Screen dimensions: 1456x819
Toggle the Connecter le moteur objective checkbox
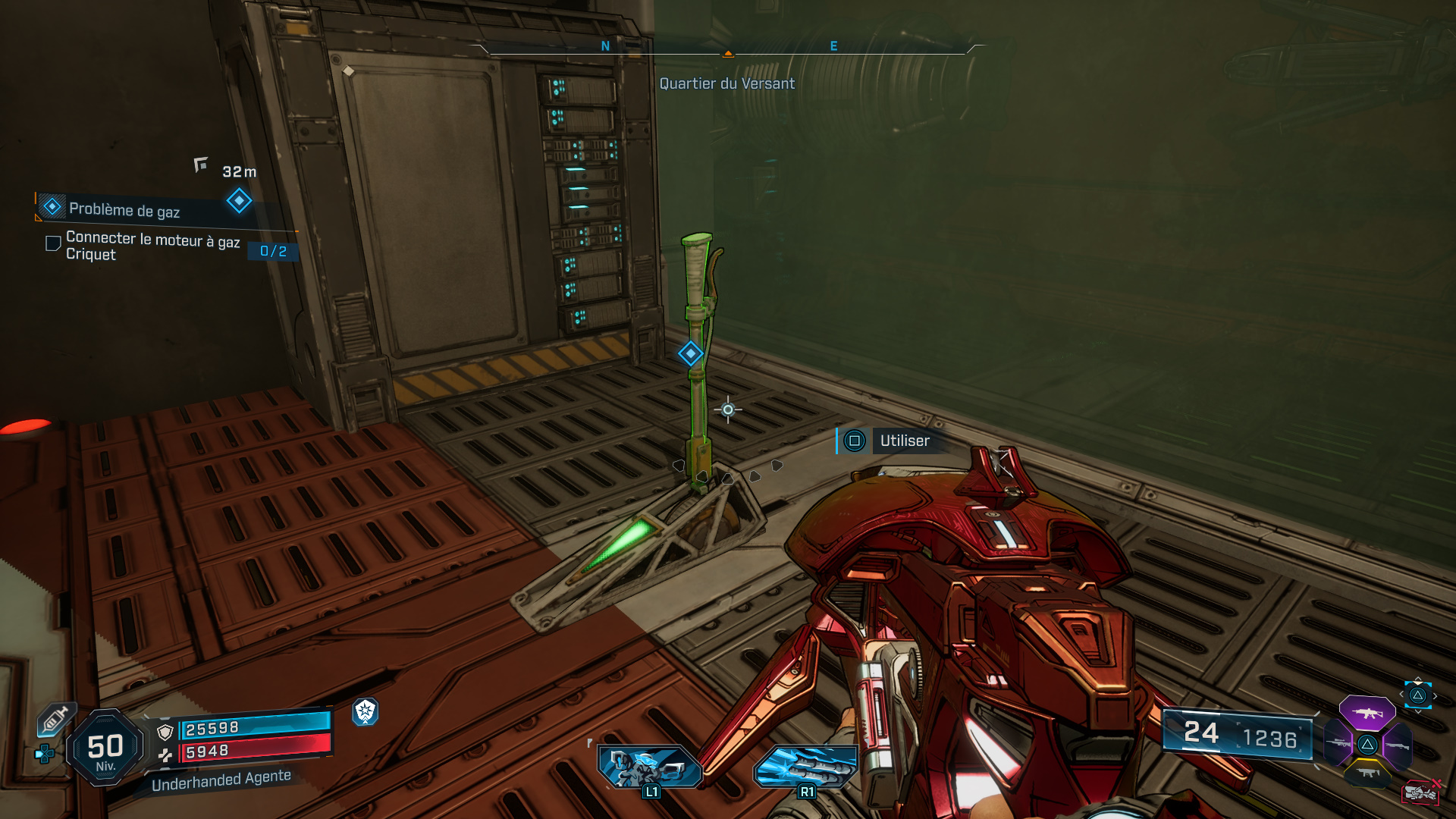pyautogui.click(x=52, y=243)
